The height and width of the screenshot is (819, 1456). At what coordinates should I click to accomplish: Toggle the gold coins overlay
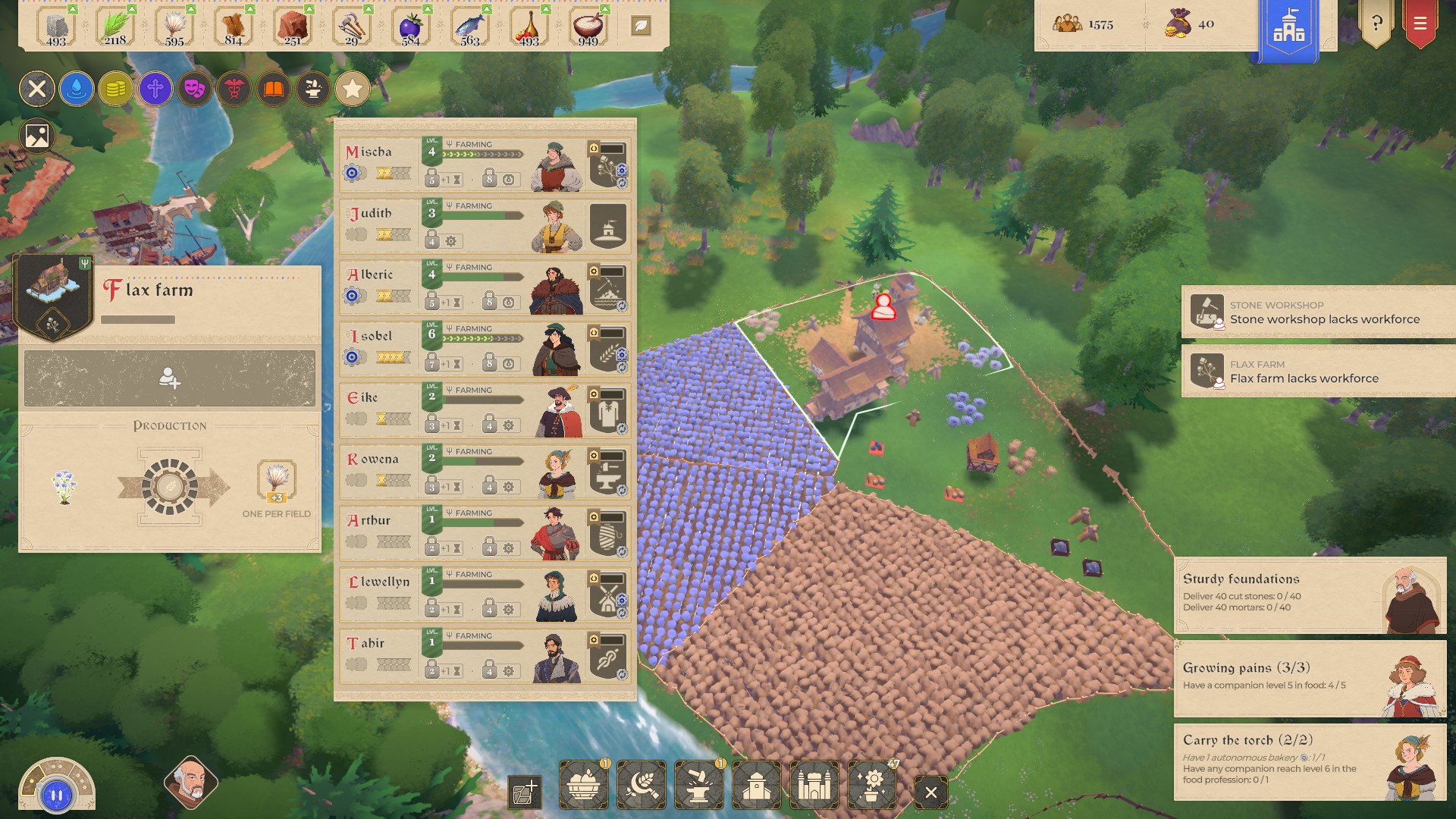point(116,89)
